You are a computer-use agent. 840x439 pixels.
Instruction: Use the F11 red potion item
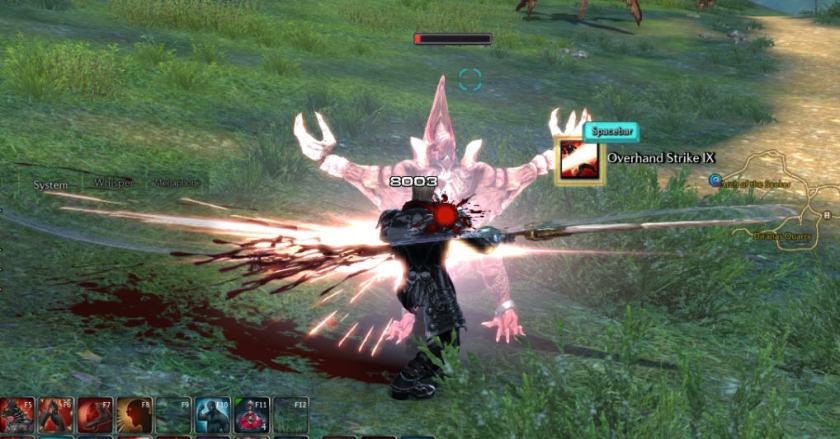click(x=251, y=415)
